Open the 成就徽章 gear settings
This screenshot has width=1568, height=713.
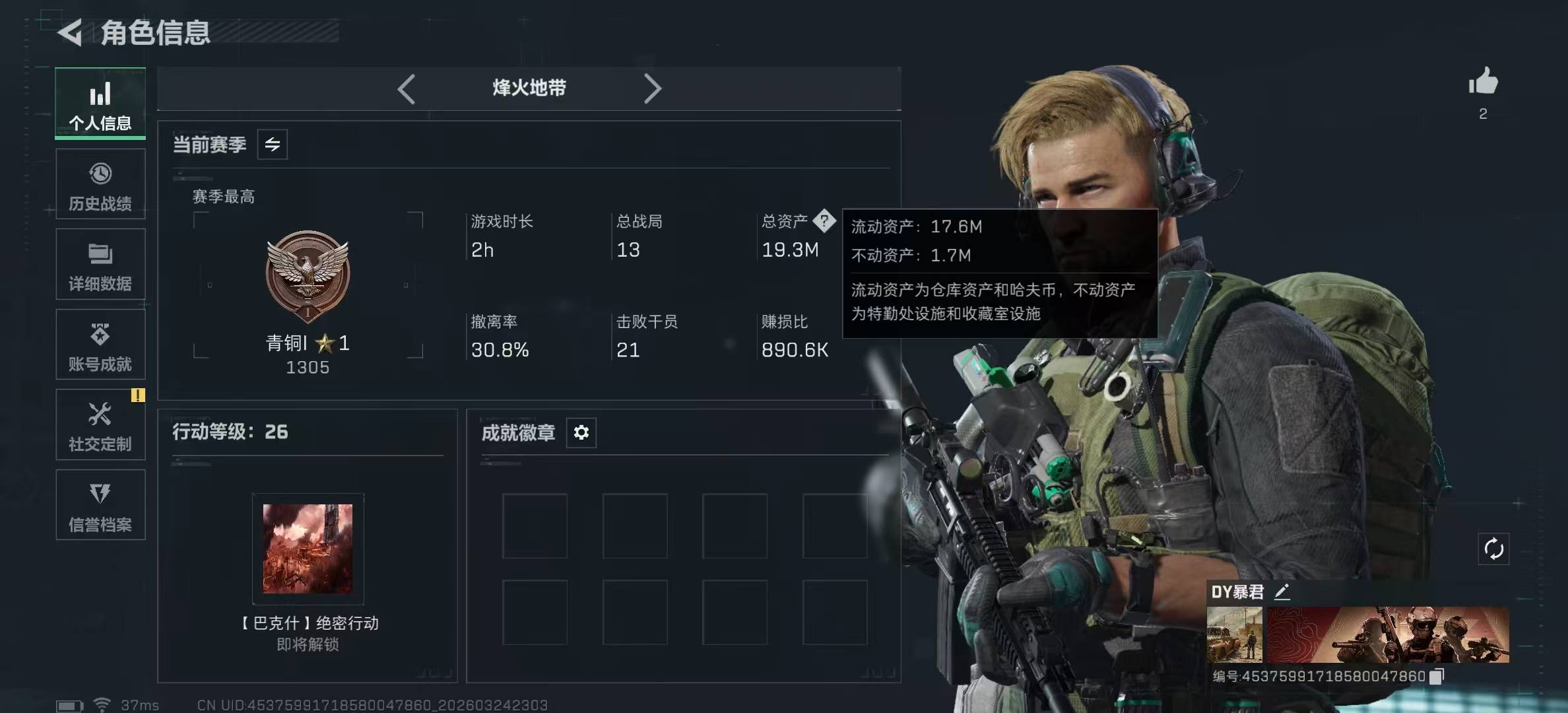[x=581, y=432]
